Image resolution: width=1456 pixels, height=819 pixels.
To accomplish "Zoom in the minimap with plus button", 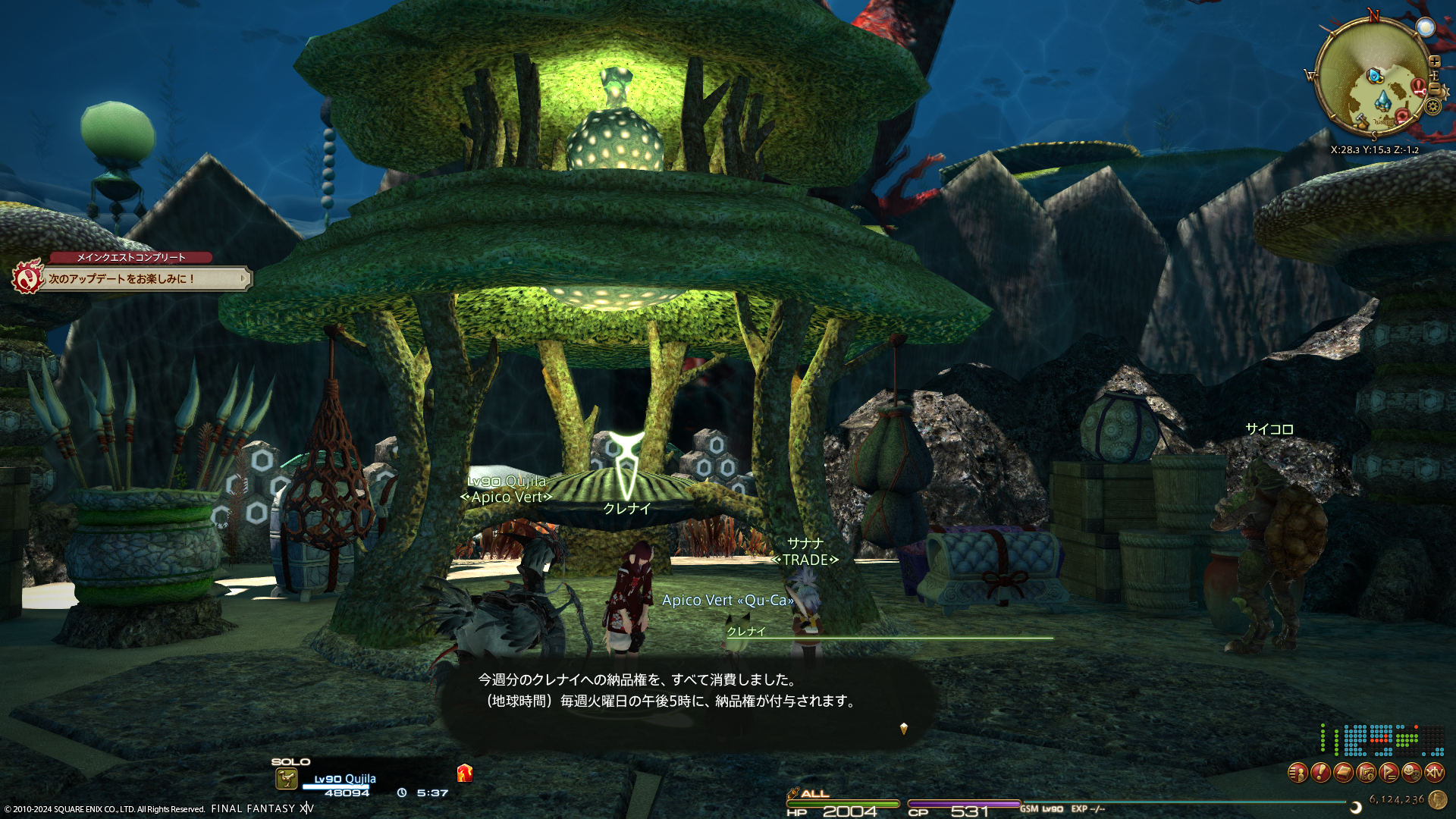I will (x=1434, y=61).
